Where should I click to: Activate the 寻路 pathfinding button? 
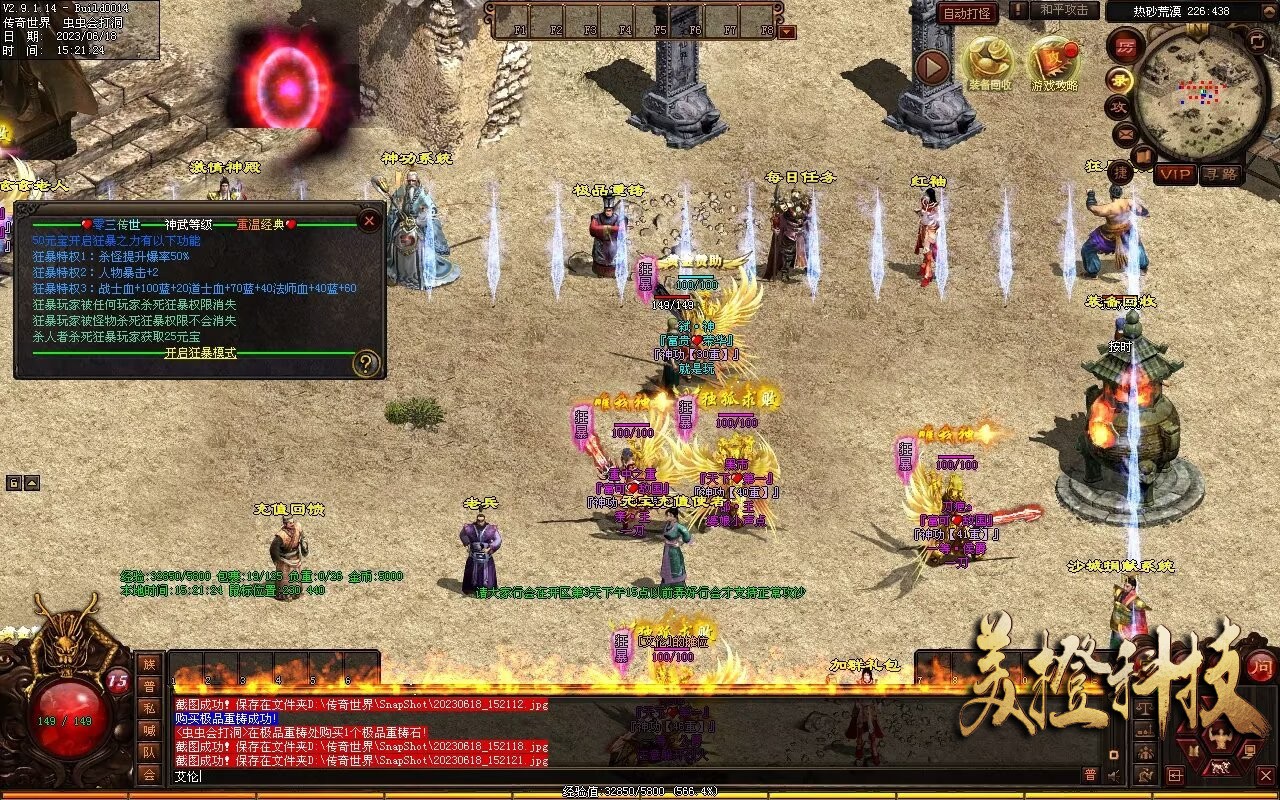1221,174
